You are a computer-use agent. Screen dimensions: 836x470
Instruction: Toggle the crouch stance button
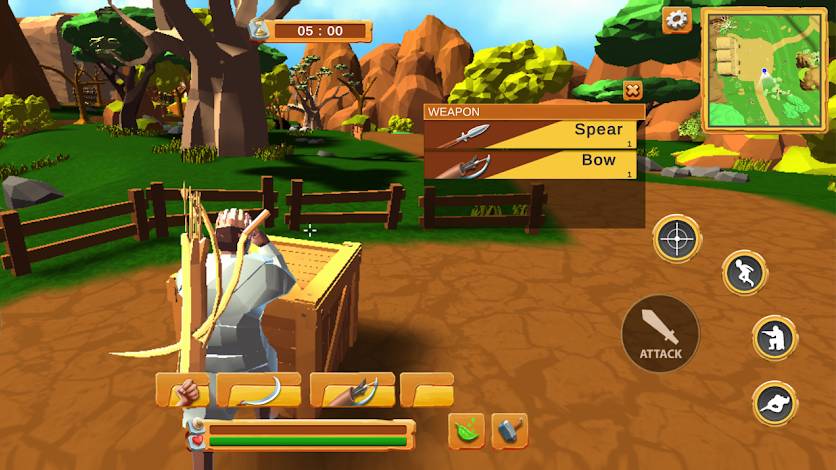coord(774,338)
